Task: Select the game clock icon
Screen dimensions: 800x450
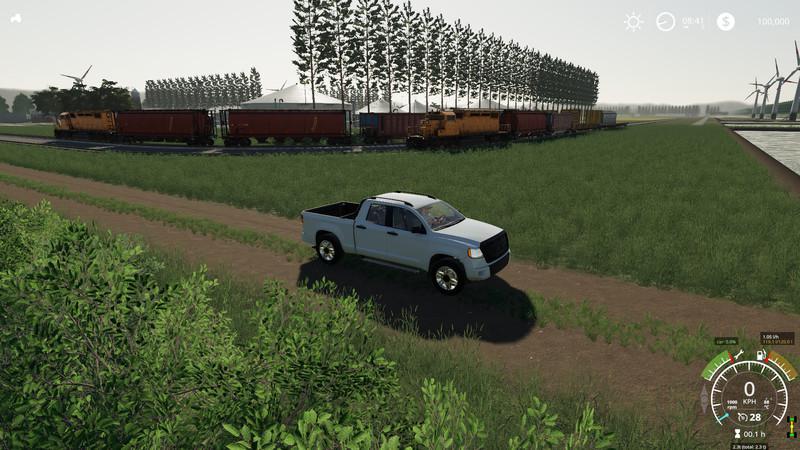Action: click(x=666, y=21)
